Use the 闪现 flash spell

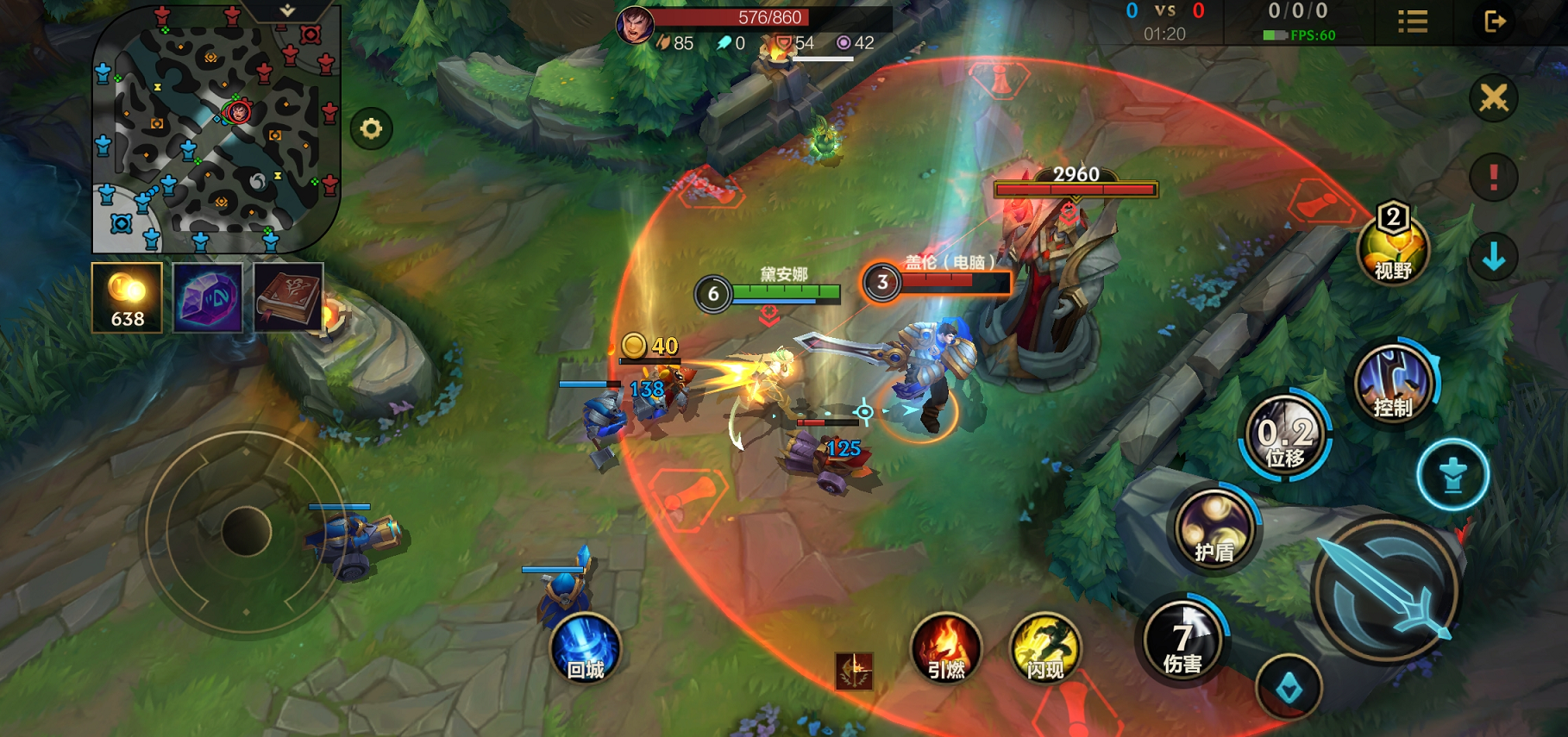pyautogui.click(x=1044, y=649)
